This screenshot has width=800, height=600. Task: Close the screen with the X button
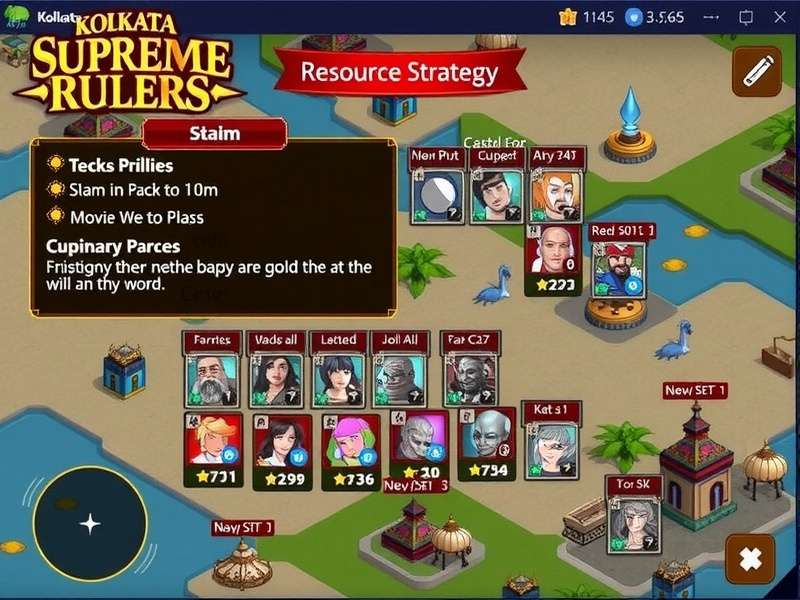[749, 559]
